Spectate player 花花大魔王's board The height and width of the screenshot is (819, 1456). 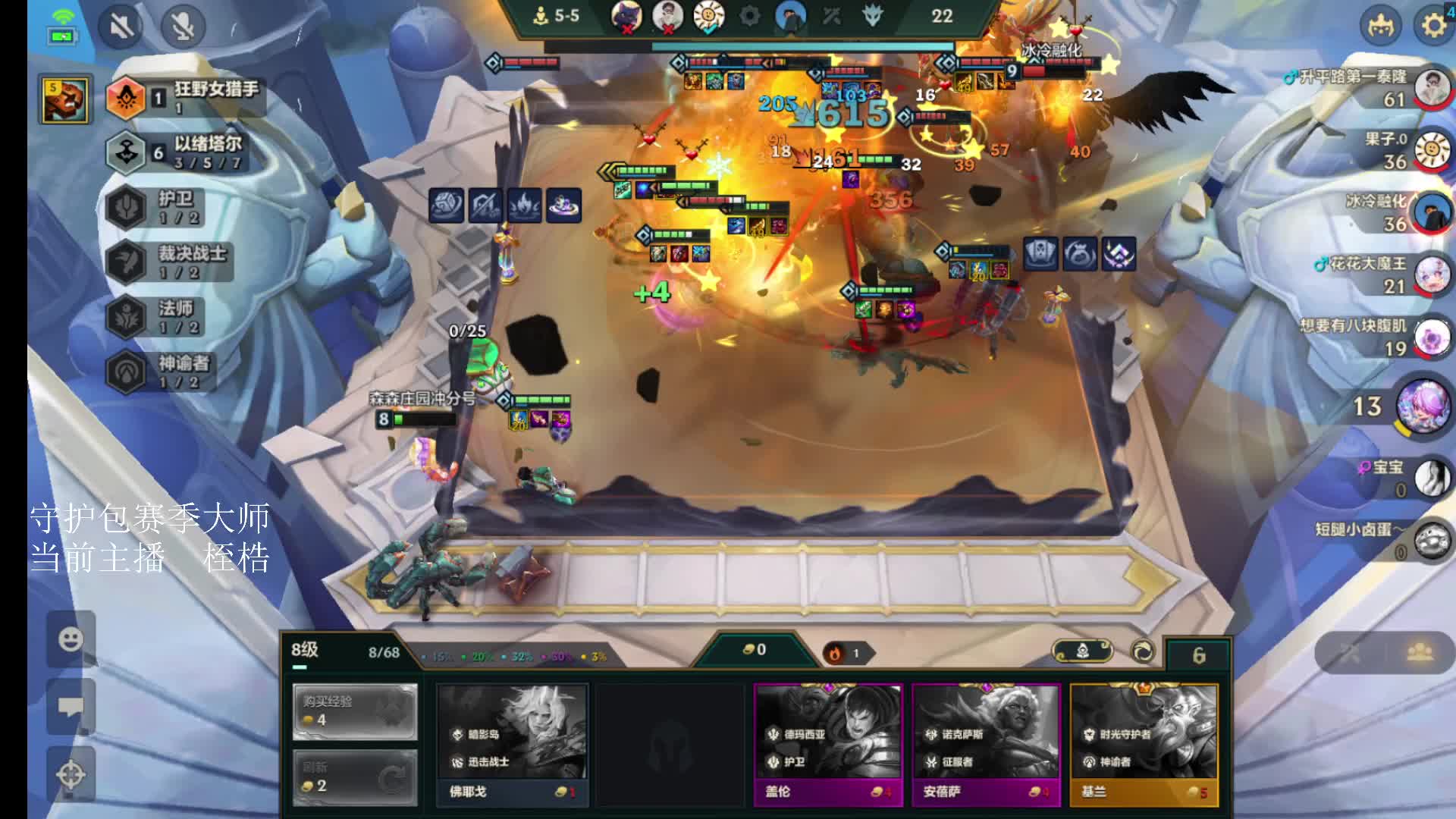(1432, 275)
